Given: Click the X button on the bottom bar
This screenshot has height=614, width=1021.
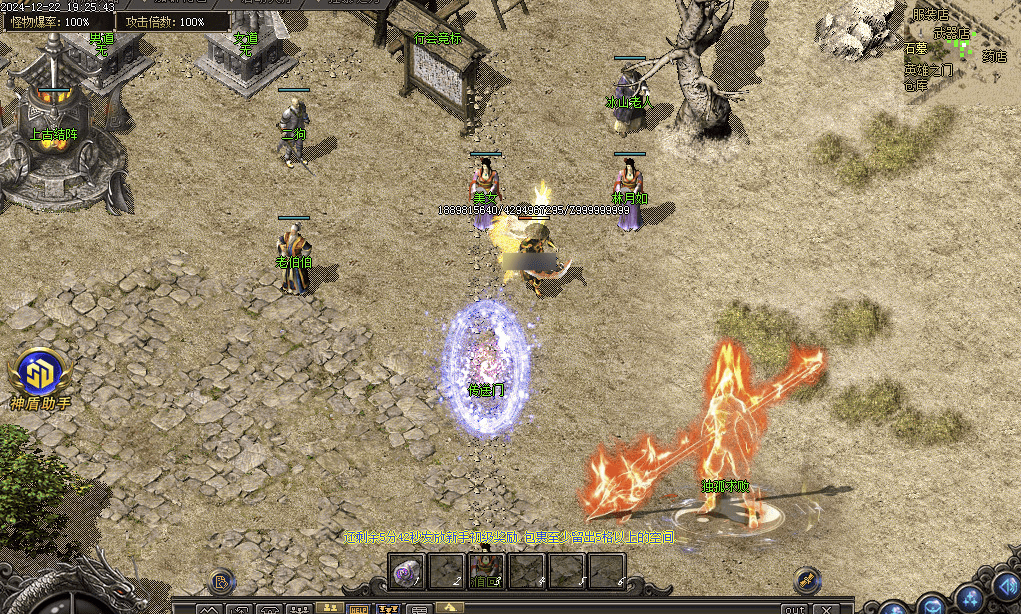Looking at the screenshot, I should tap(827, 608).
